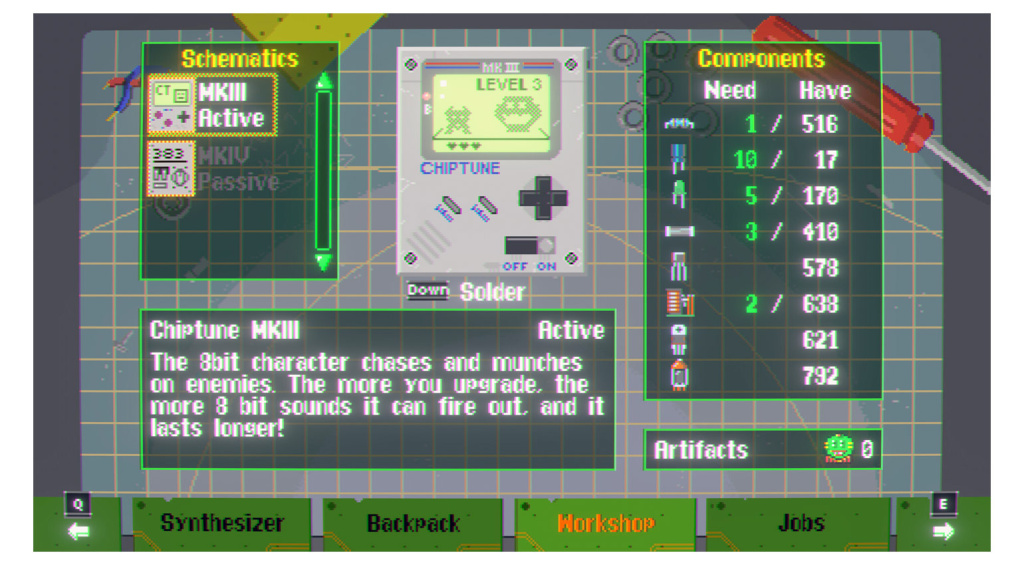Click the schematics list down arrow

coord(323,262)
